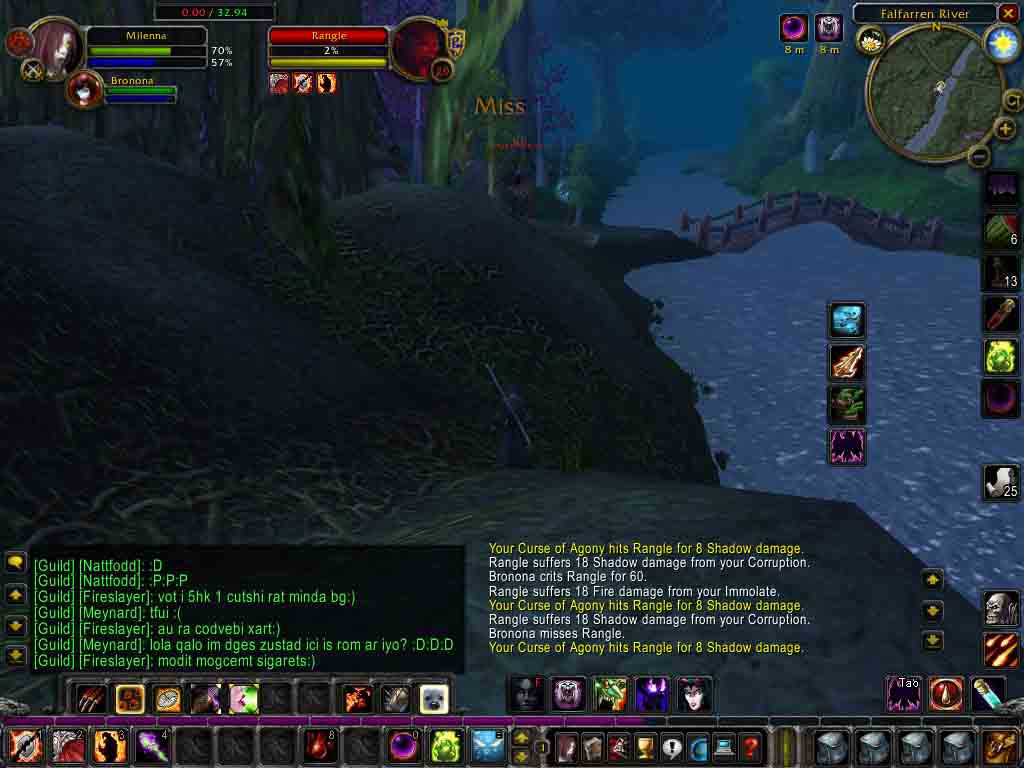Image resolution: width=1024 pixels, height=768 pixels.
Task: Zoom in the minimap with the plus button
Action: pyautogui.click(x=1005, y=130)
